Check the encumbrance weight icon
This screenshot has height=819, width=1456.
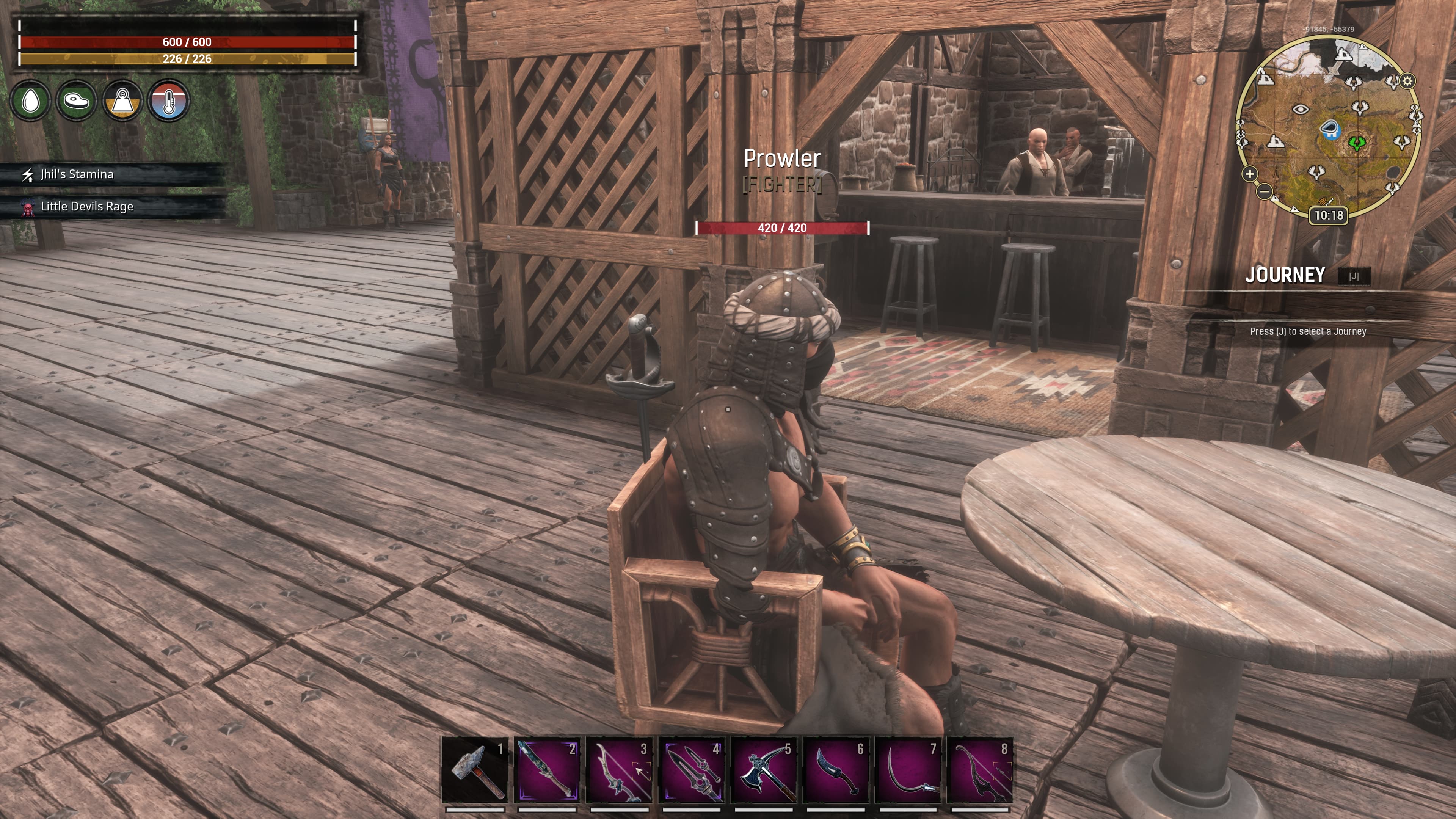122,101
